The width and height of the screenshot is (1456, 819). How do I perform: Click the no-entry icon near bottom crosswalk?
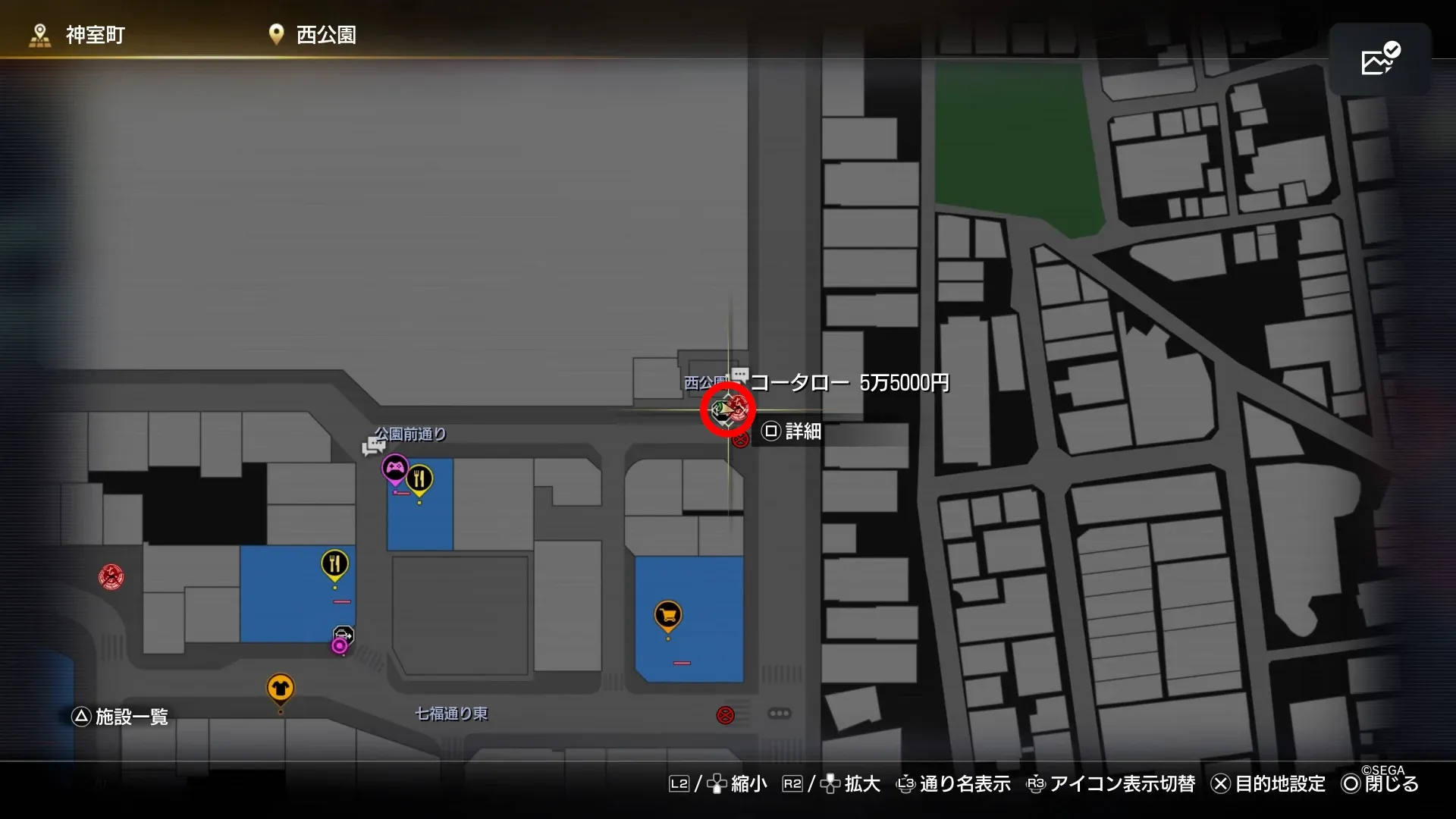click(x=726, y=714)
